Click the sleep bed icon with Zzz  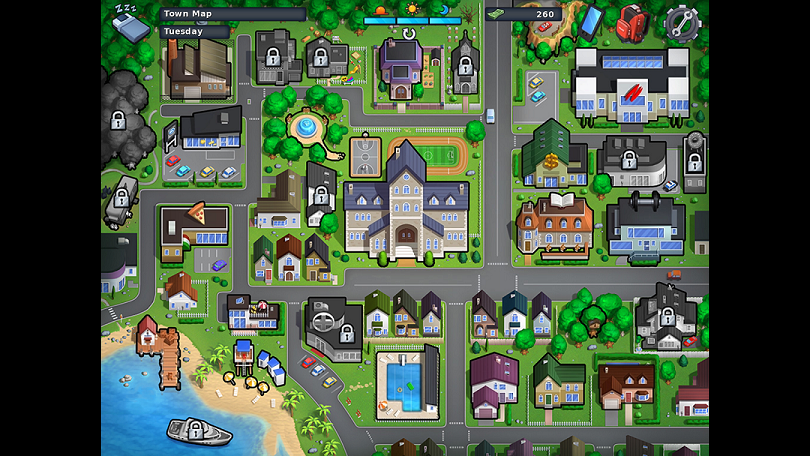pyautogui.click(x=128, y=20)
